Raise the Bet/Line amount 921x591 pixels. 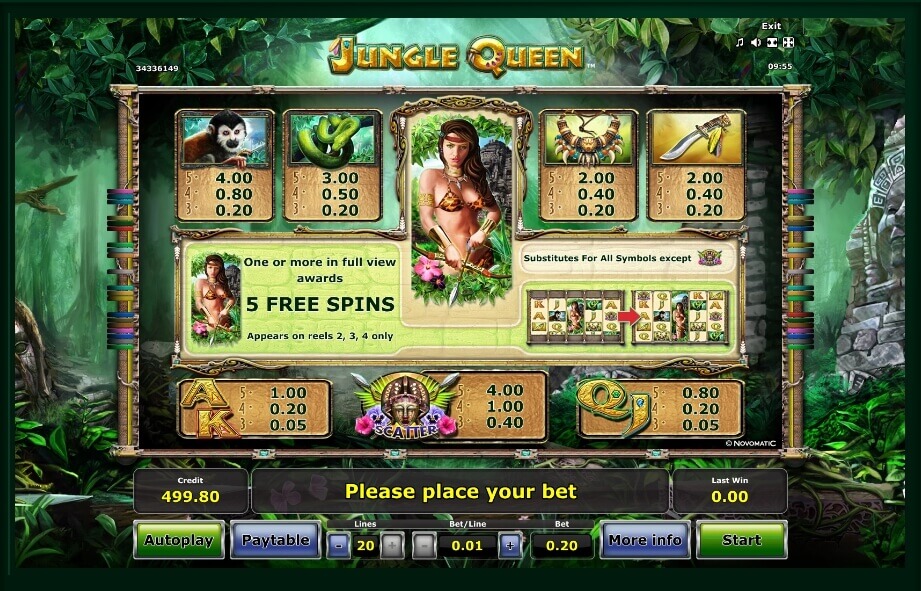point(510,545)
